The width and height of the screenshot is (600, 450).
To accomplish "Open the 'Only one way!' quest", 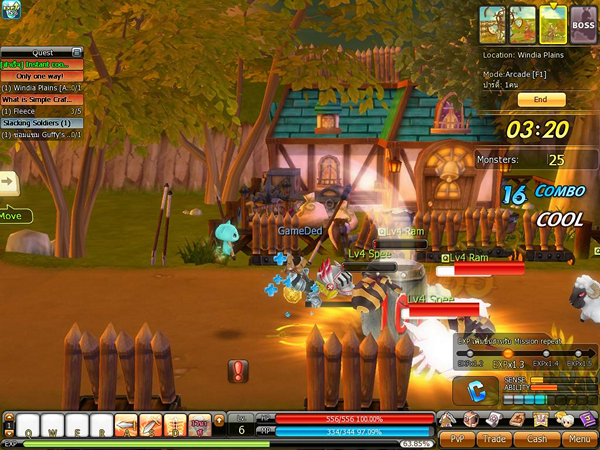I will 42,76.
